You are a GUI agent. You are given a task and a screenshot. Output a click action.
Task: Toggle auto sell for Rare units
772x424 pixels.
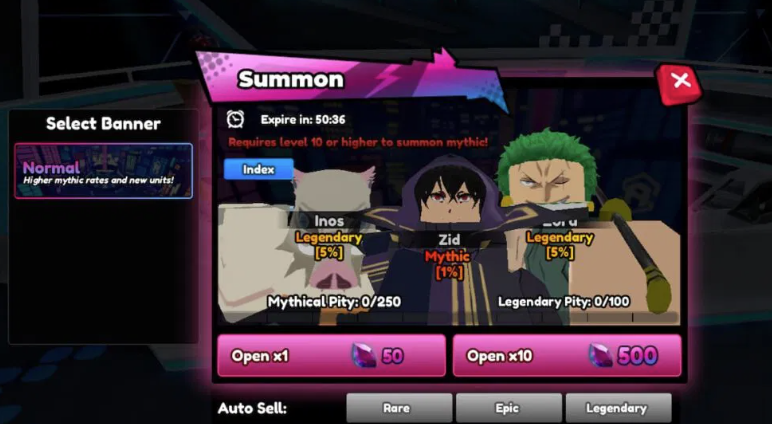point(399,408)
